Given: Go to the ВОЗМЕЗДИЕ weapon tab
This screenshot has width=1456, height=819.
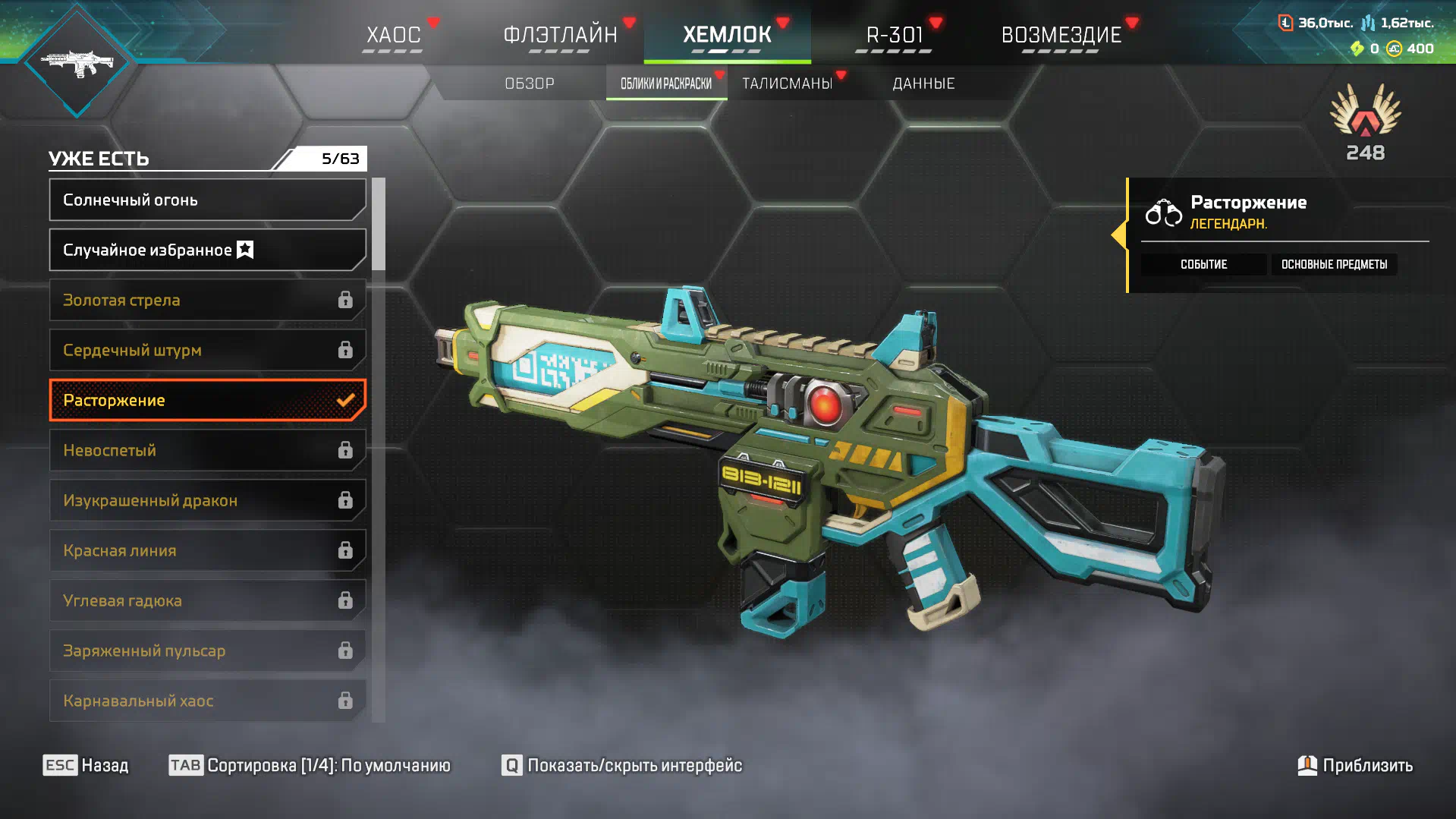Looking at the screenshot, I should (1061, 35).
